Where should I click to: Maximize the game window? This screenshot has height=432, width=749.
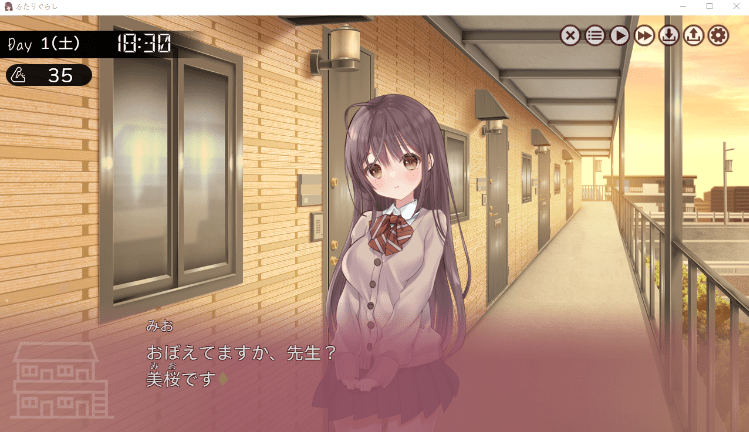[x=709, y=6]
